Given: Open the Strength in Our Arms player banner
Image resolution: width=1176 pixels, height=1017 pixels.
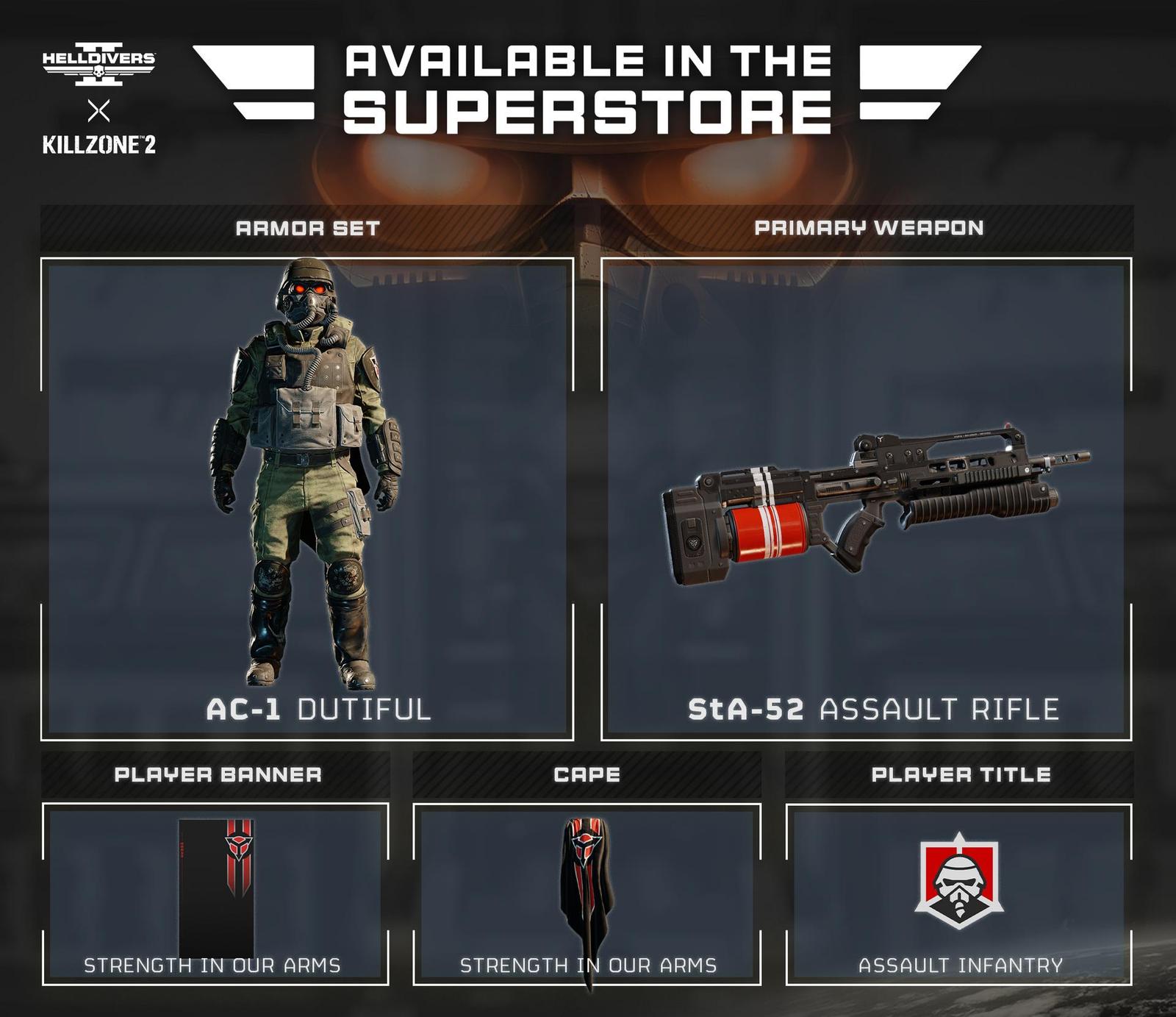Looking at the screenshot, I should click(215, 894).
